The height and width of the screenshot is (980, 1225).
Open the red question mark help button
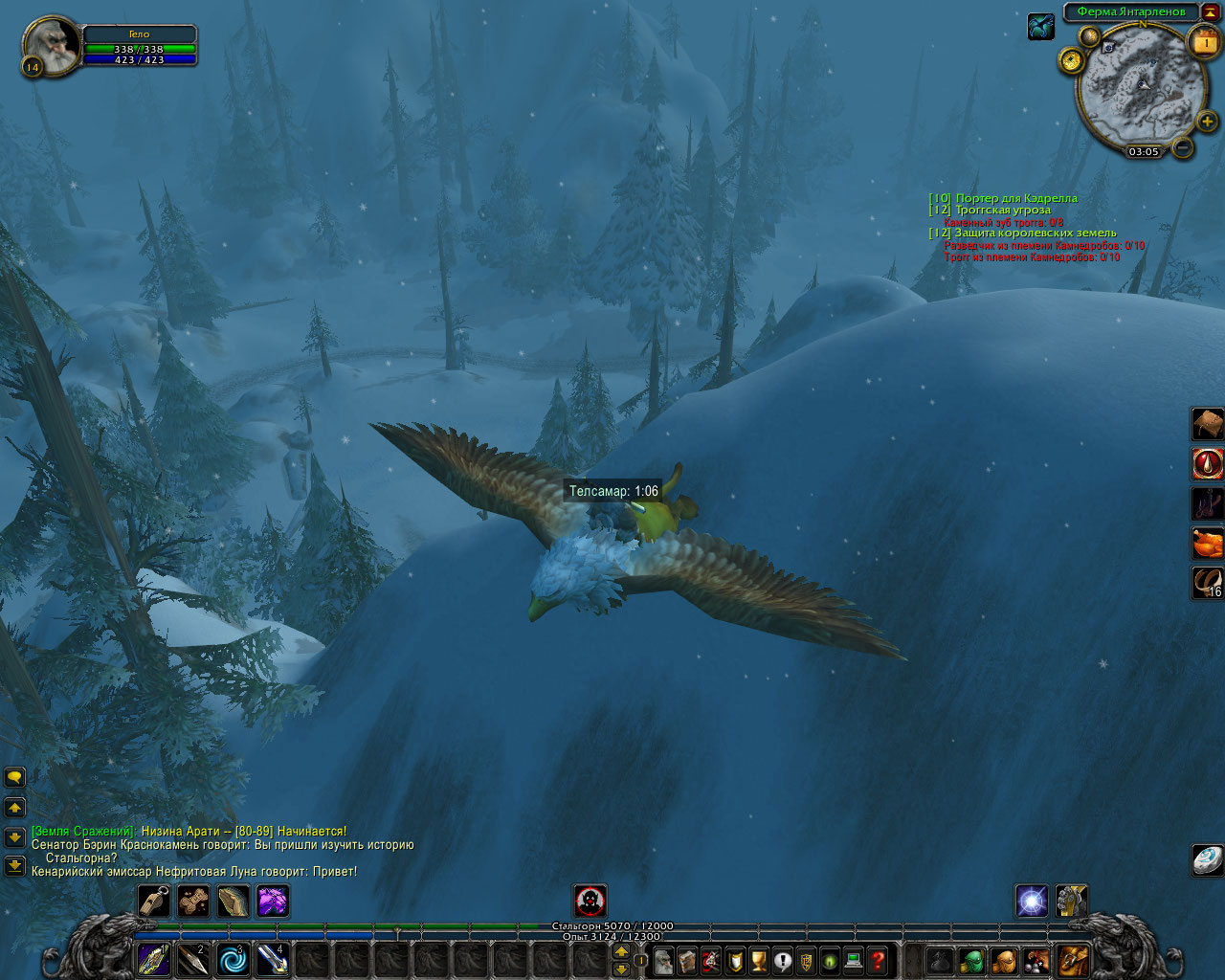(x=878, y=960)
